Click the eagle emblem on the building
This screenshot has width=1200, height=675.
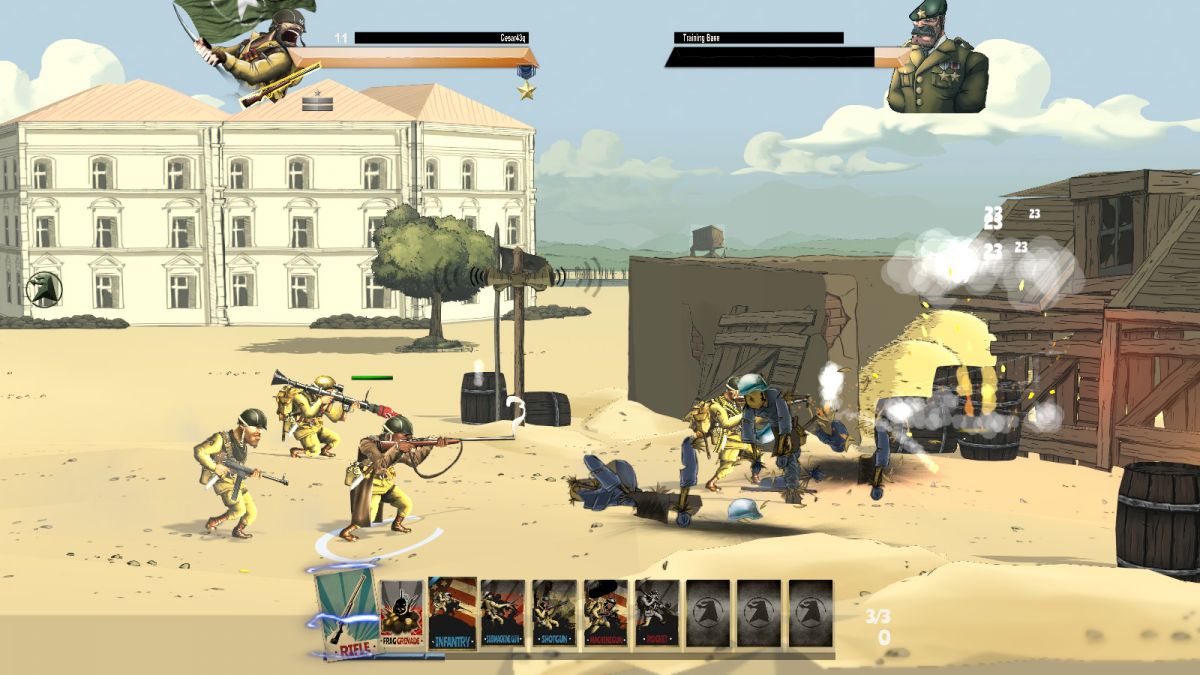click(x=45, y=289)
